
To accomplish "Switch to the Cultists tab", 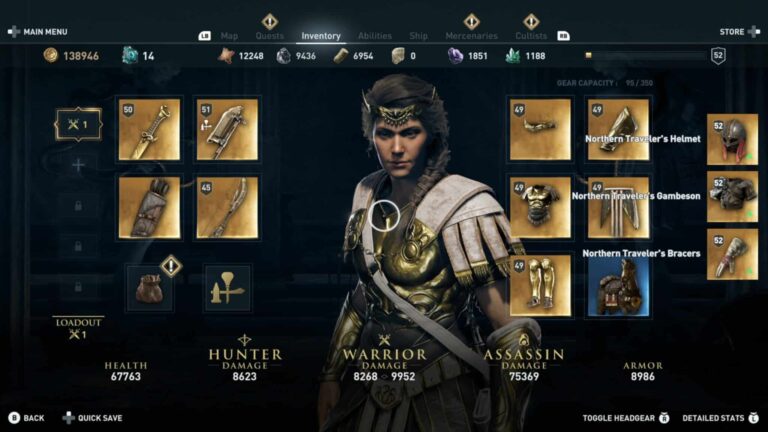I will coord(531,36).
